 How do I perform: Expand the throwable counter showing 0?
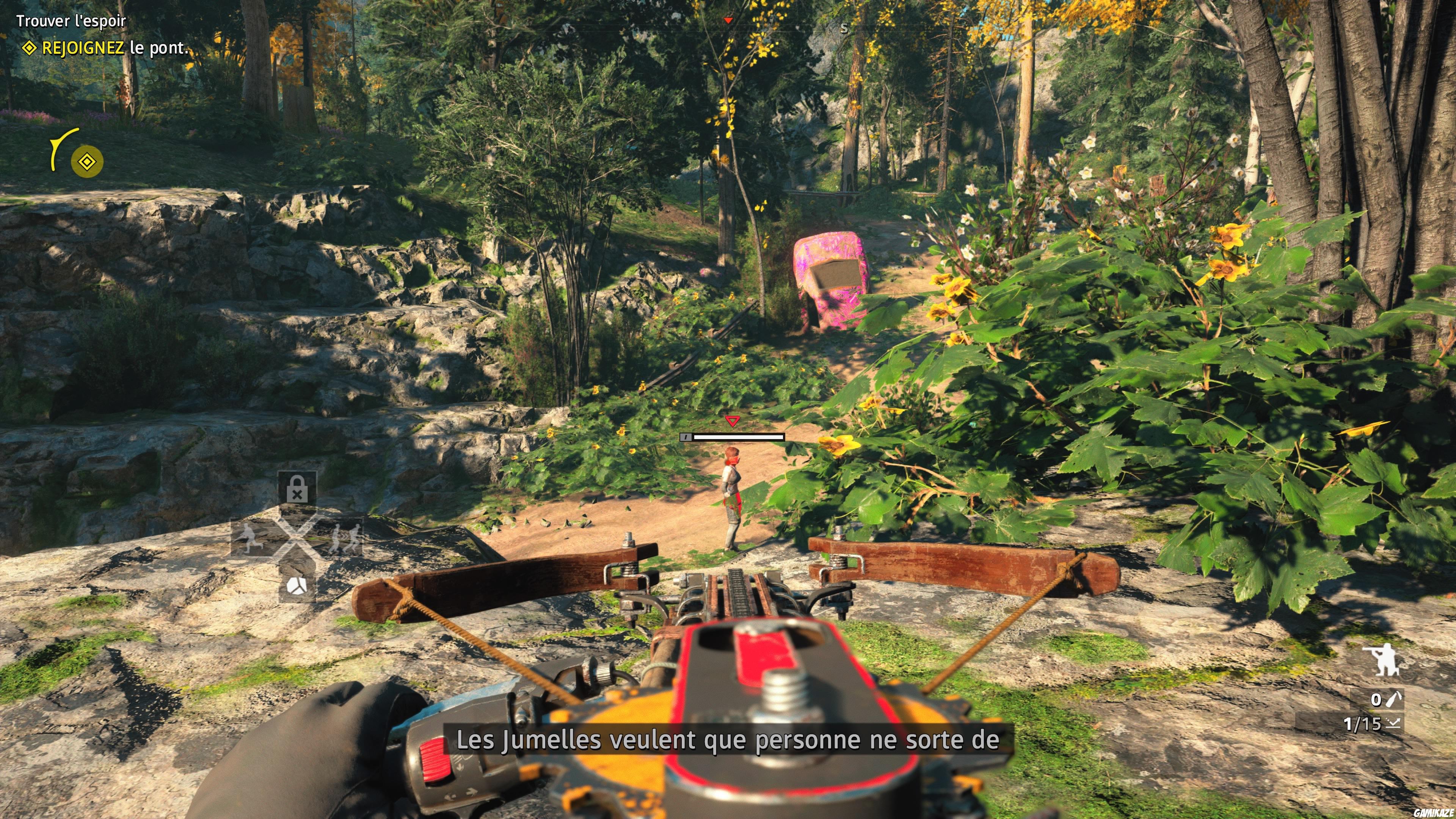1376,700
